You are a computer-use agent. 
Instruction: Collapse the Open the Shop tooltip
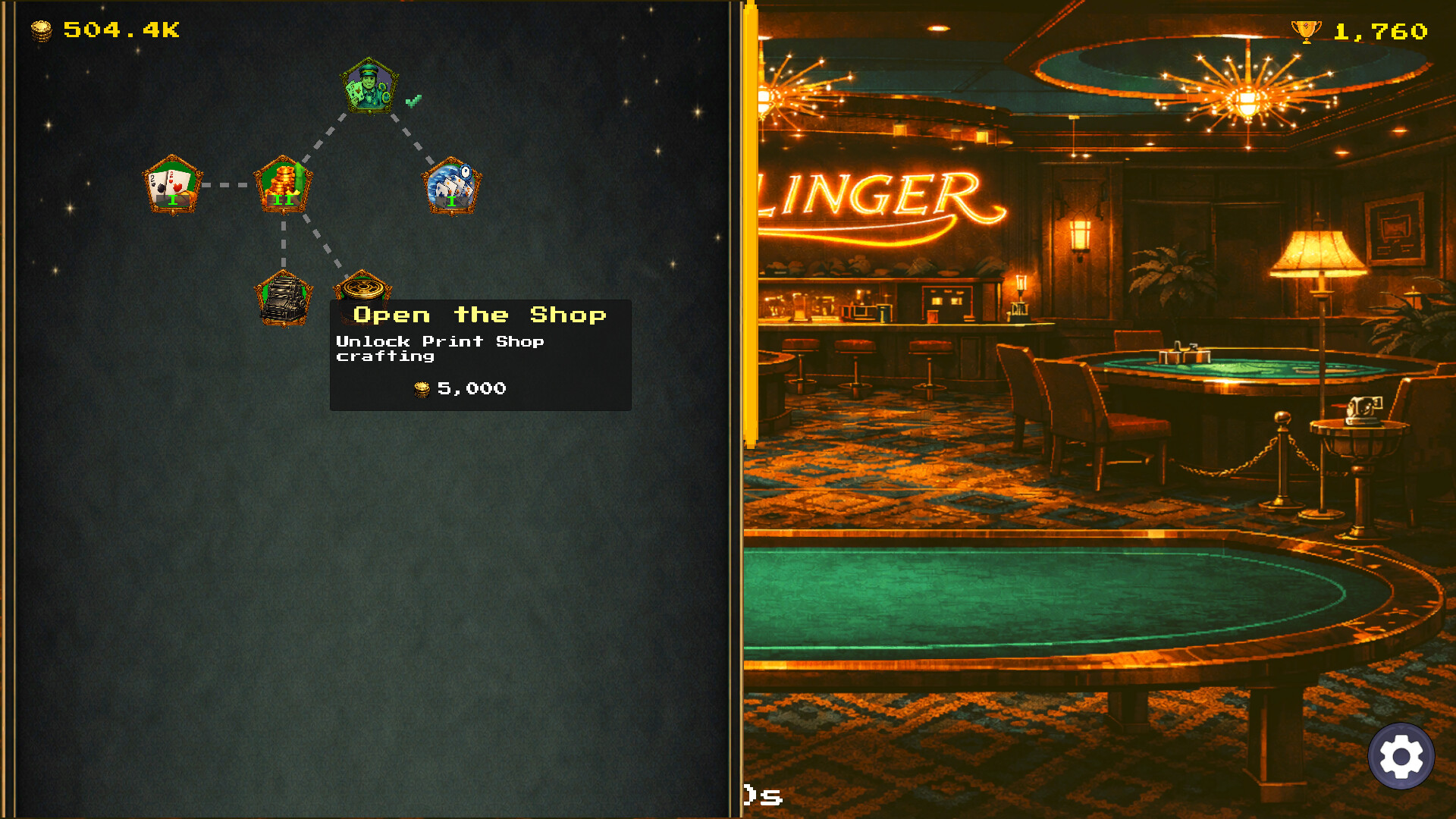(480, 353)
